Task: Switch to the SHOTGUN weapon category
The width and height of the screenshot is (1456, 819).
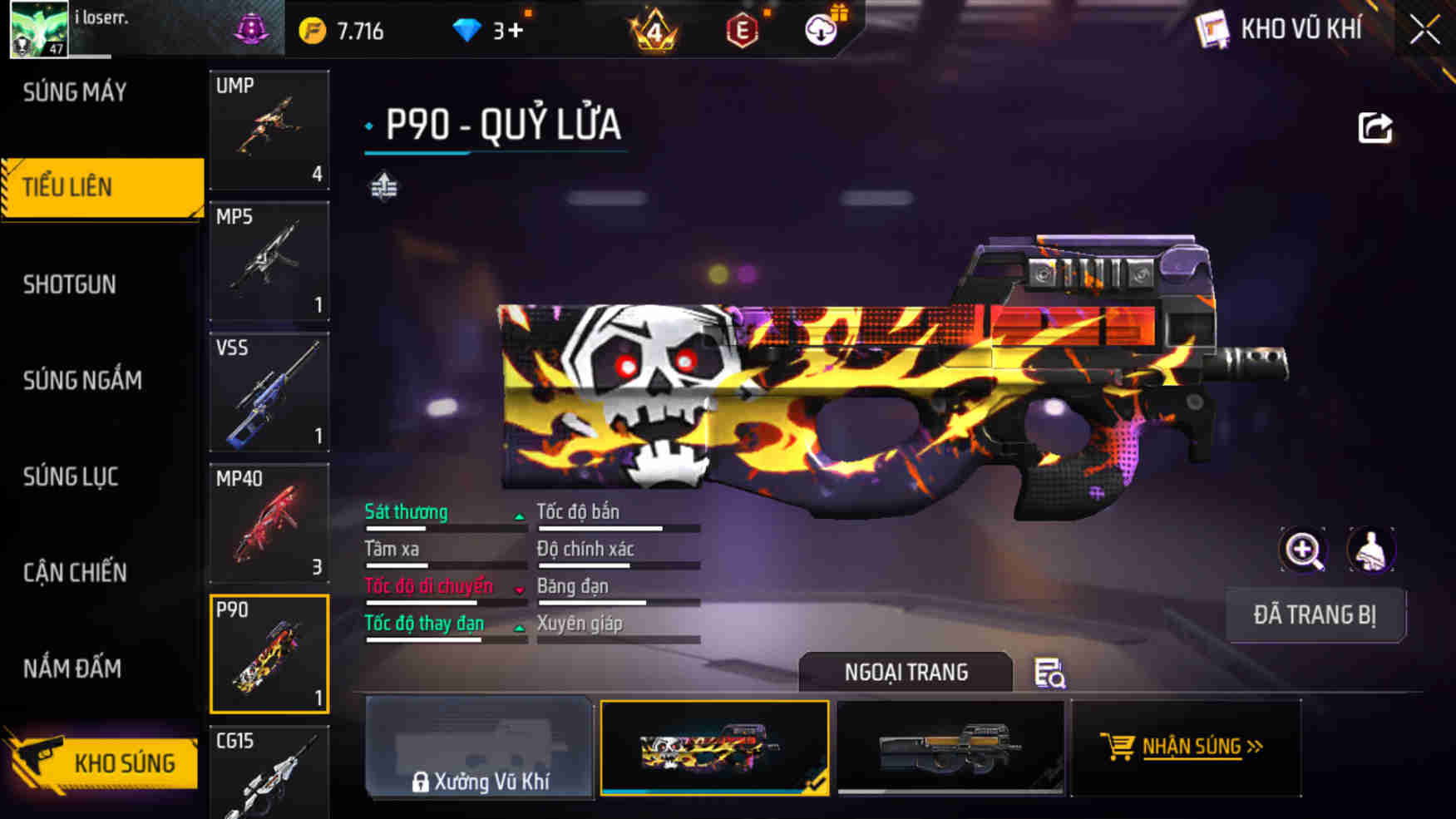Action: pos(68,284)
